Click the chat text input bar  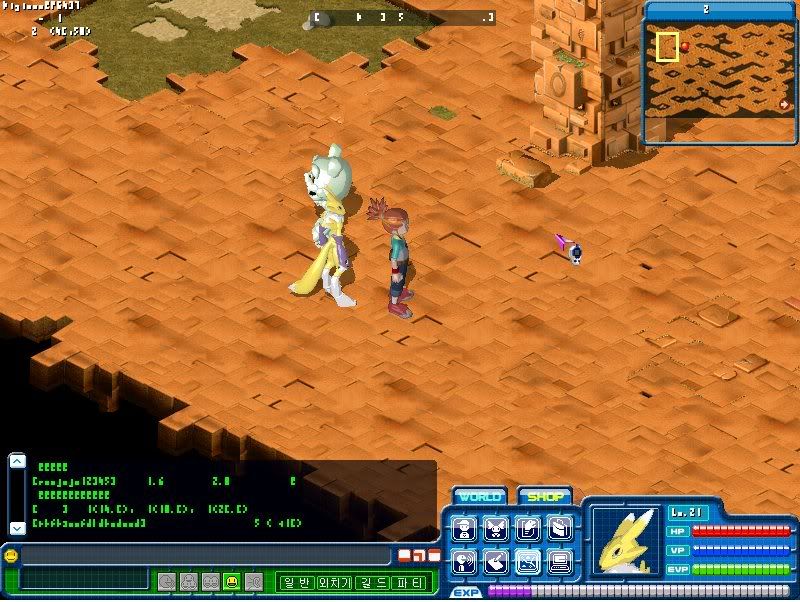coord(205,556)
